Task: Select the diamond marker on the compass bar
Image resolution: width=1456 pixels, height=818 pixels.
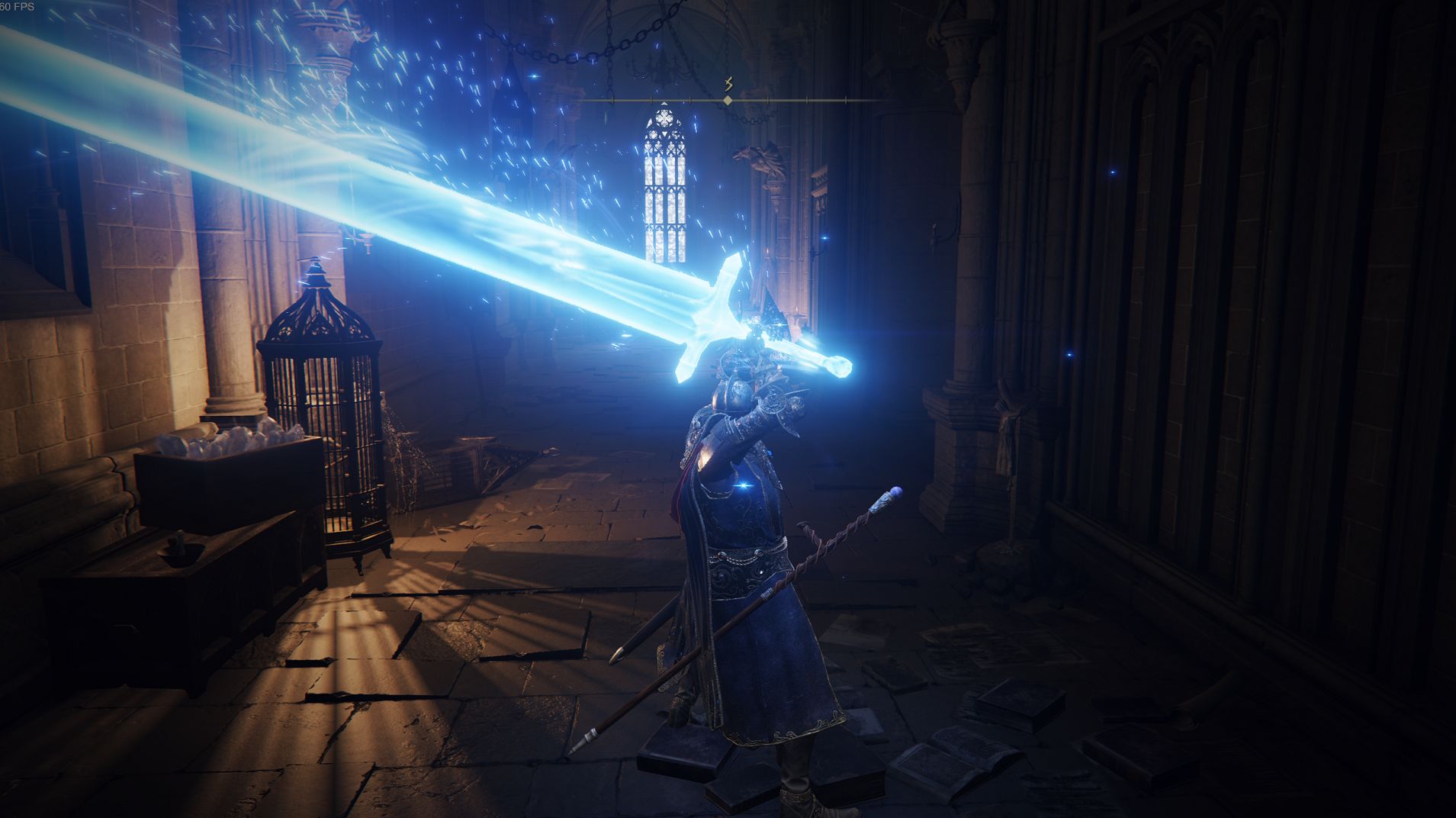Action: (728, 101)
